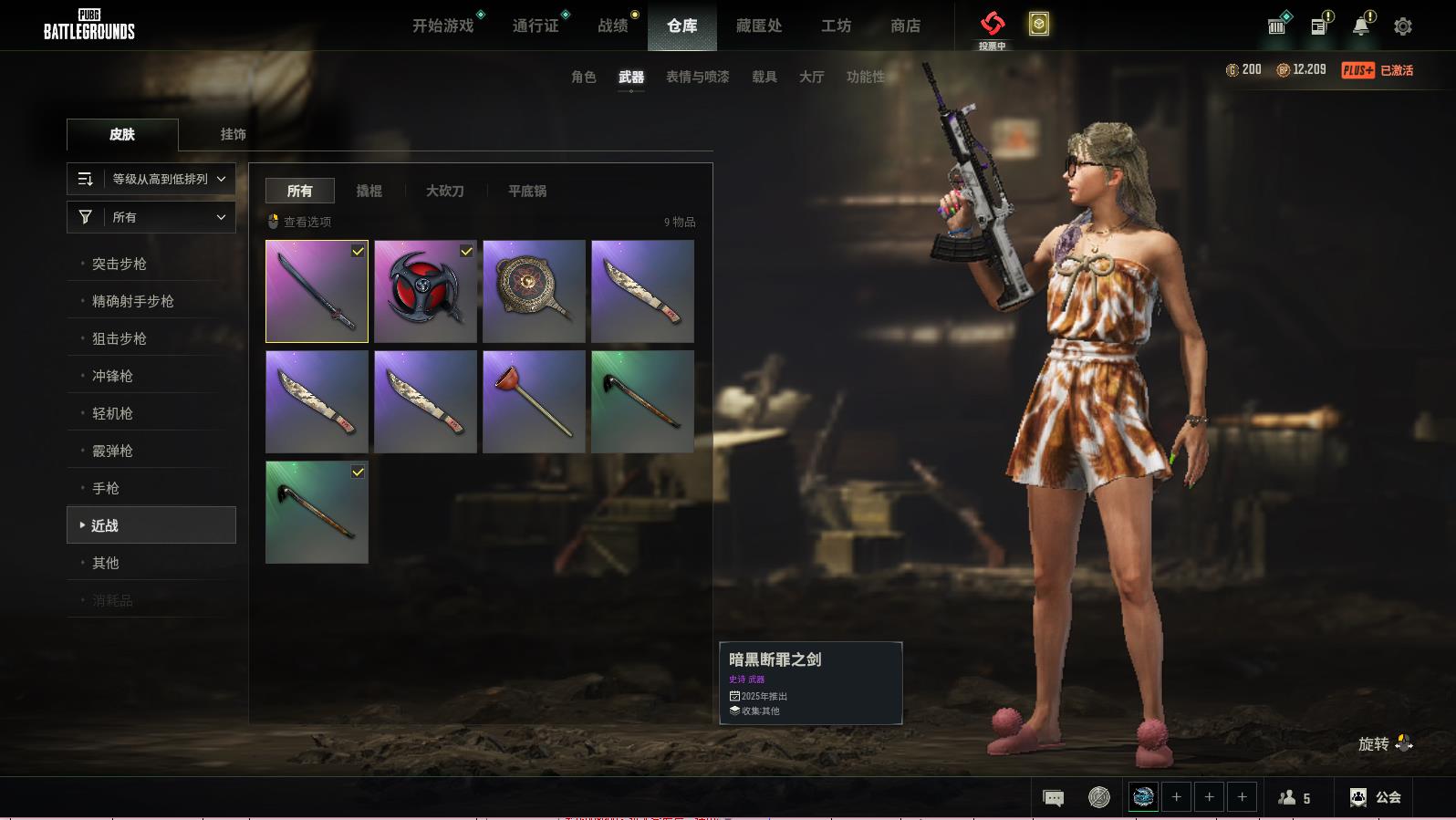Open the 载具 vehicle sub-tab
This screenshot has width=1456, height=820.
click(x=764, y=78)
